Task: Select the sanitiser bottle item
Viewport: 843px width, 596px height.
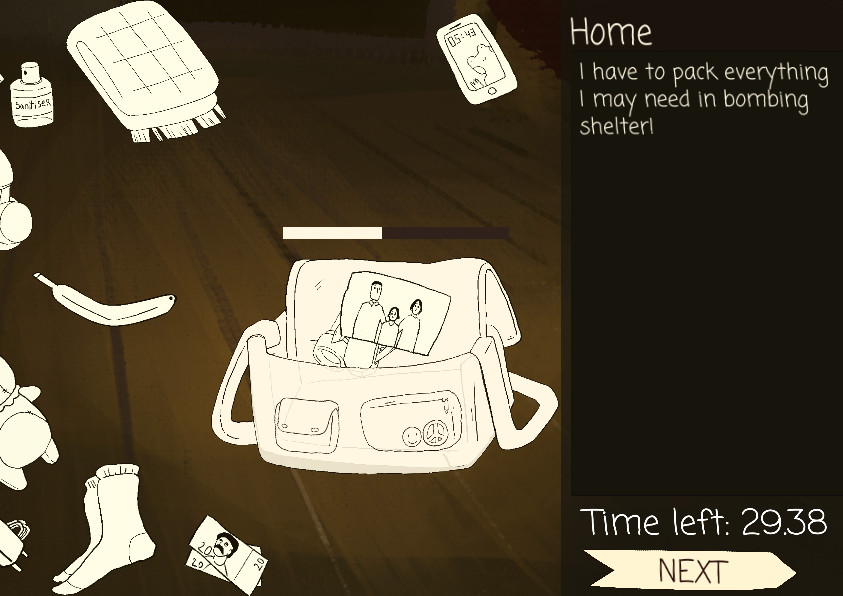Action: 31,93
